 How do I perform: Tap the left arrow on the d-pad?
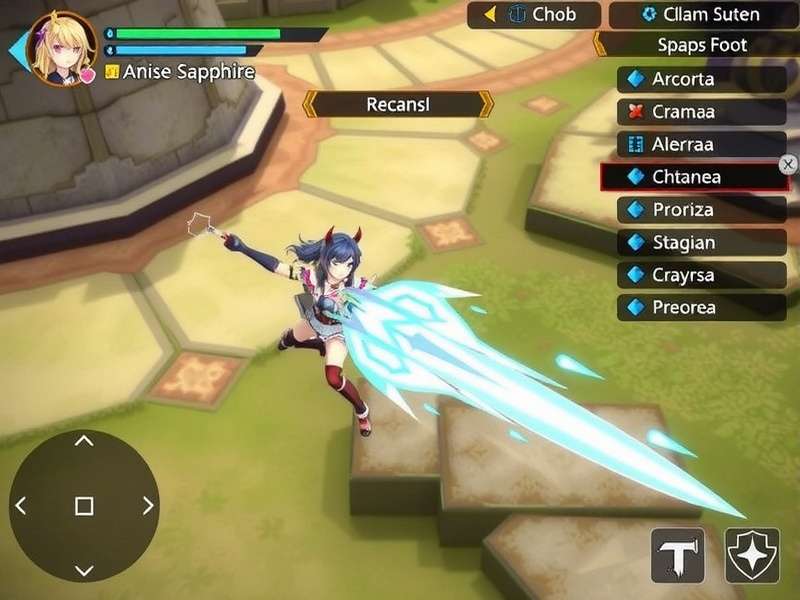(x=21, y=506)
